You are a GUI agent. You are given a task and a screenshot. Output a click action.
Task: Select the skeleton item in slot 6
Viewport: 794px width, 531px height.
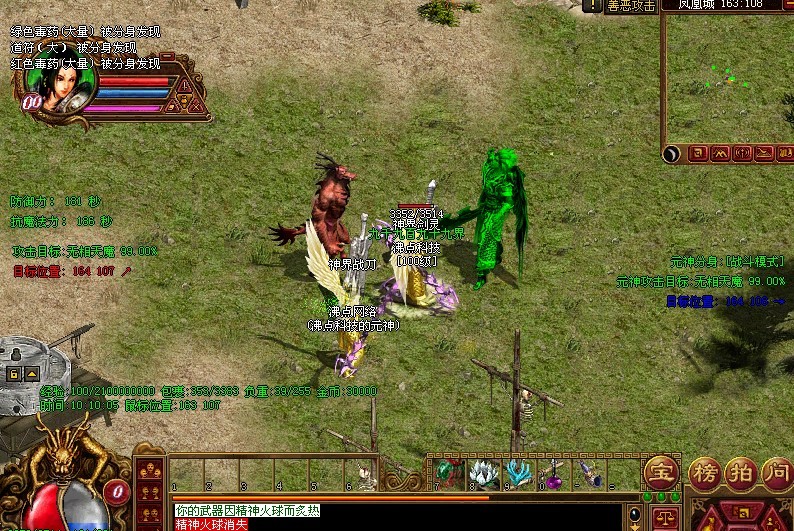click(x=366, y=476)
